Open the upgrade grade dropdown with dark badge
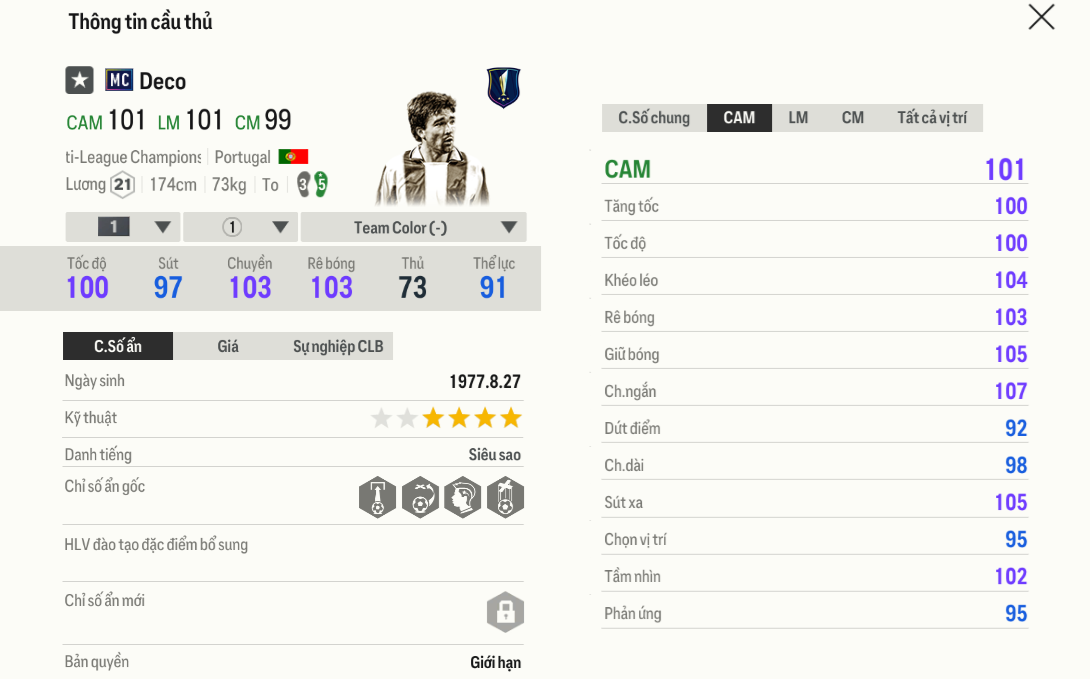This screenshot has height=679, width=1090. (x=123, y=227)
